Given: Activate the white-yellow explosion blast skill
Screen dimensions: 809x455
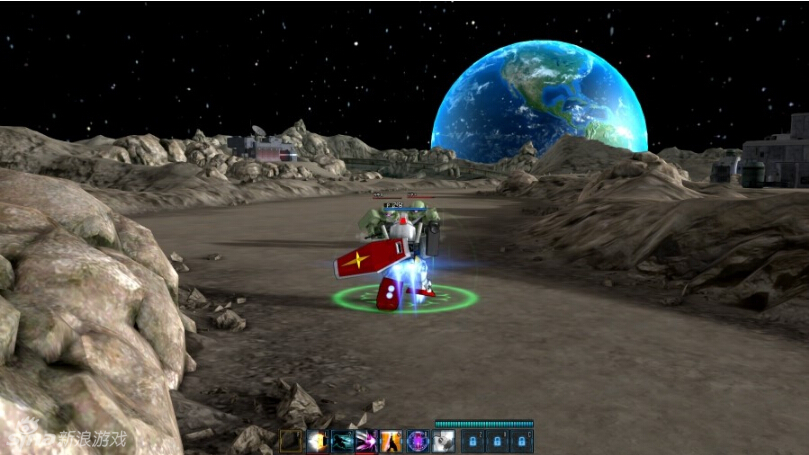Looking at the screenshot, I should coord(317,441).
